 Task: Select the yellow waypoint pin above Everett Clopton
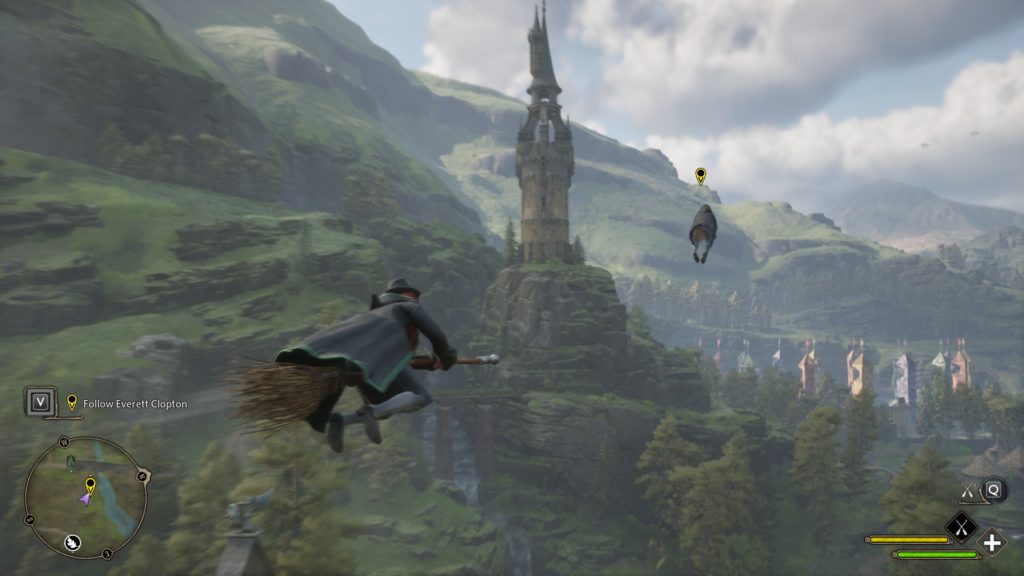(700, 176)
